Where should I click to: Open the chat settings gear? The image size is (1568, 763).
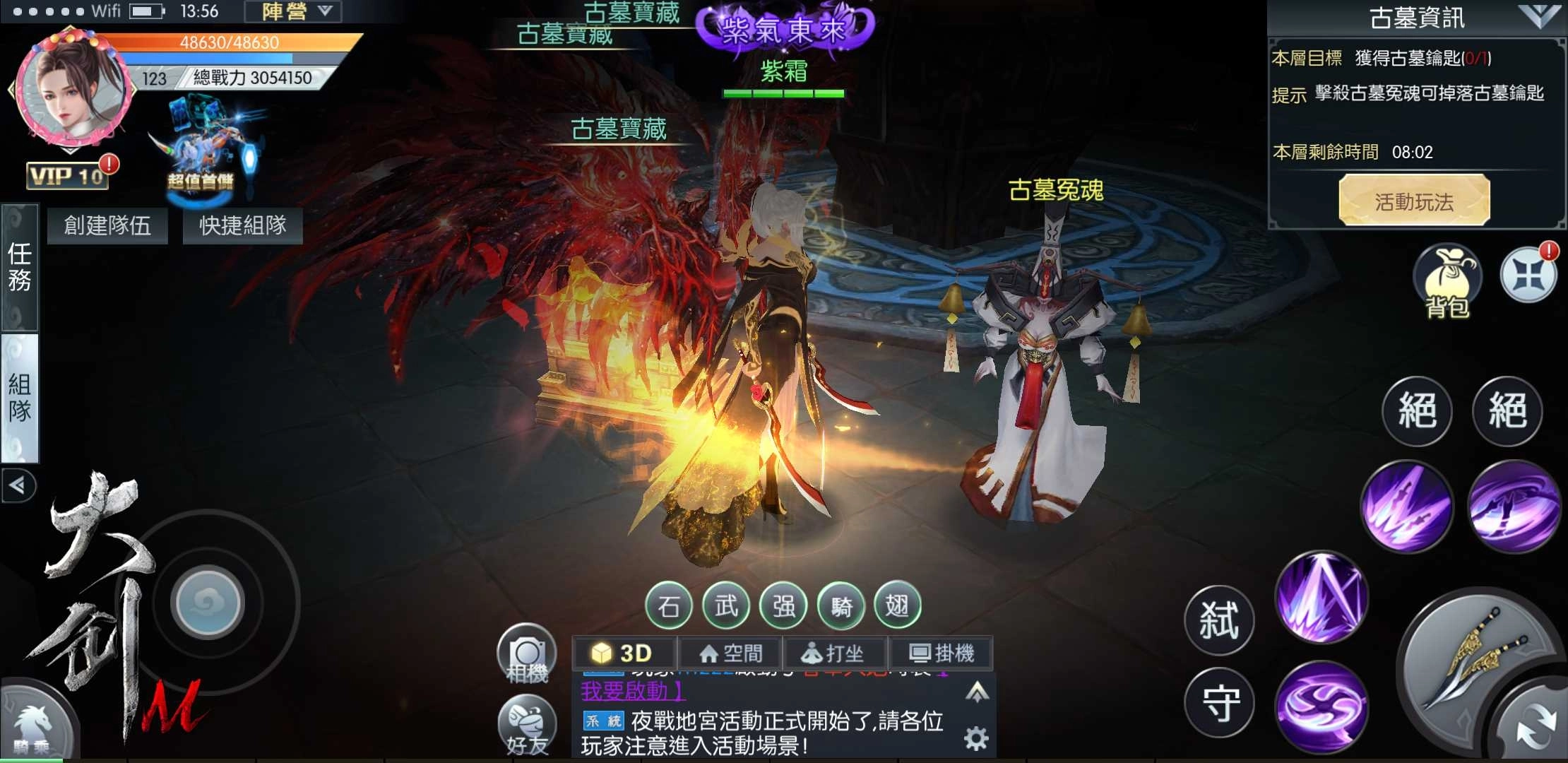[x=975, y=737]
